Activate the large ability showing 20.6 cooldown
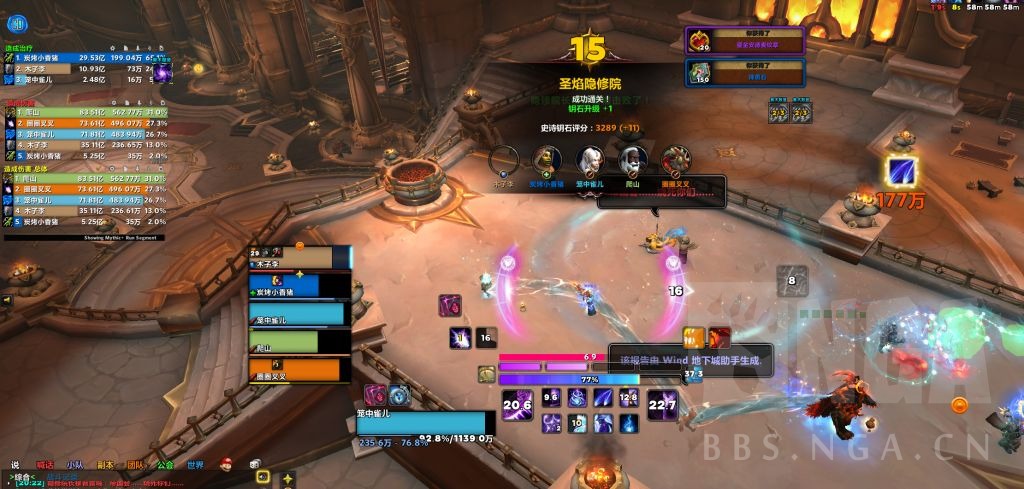This screenshot has width=1024, height=489. click(517, 406)
